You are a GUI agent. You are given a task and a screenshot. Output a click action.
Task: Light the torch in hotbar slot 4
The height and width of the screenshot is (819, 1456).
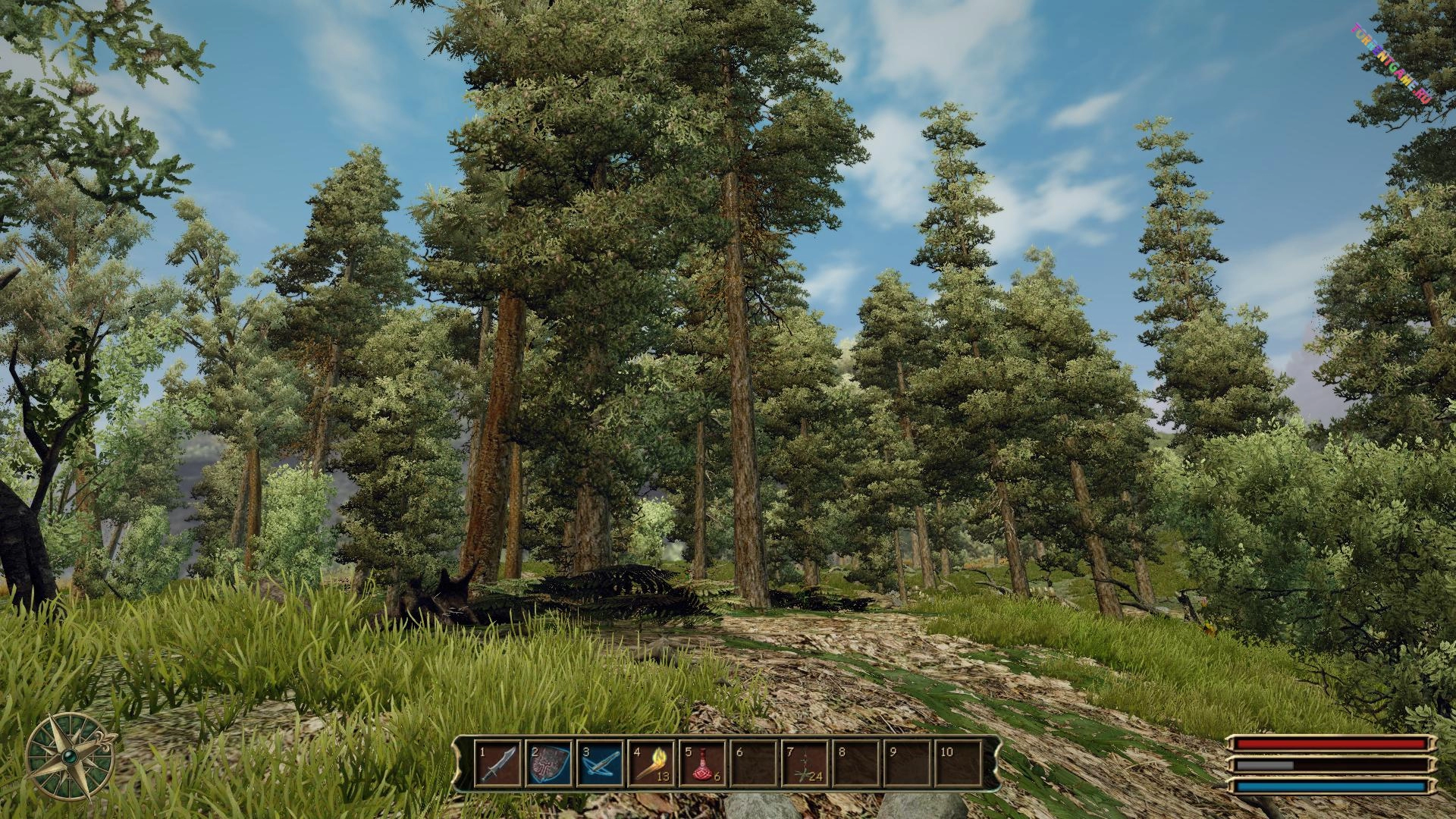click(x=651, y=763)
